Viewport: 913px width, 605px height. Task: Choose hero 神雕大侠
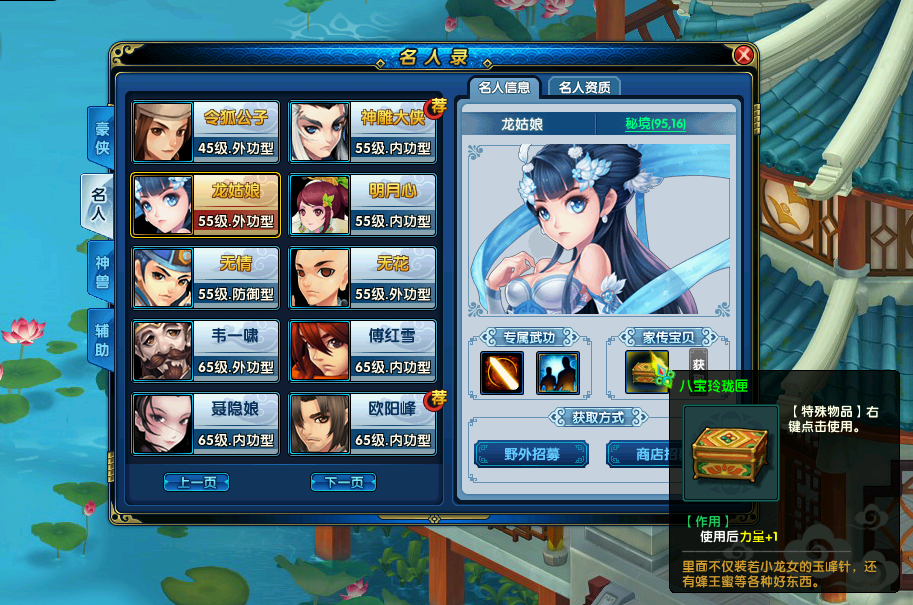point(362,132)
